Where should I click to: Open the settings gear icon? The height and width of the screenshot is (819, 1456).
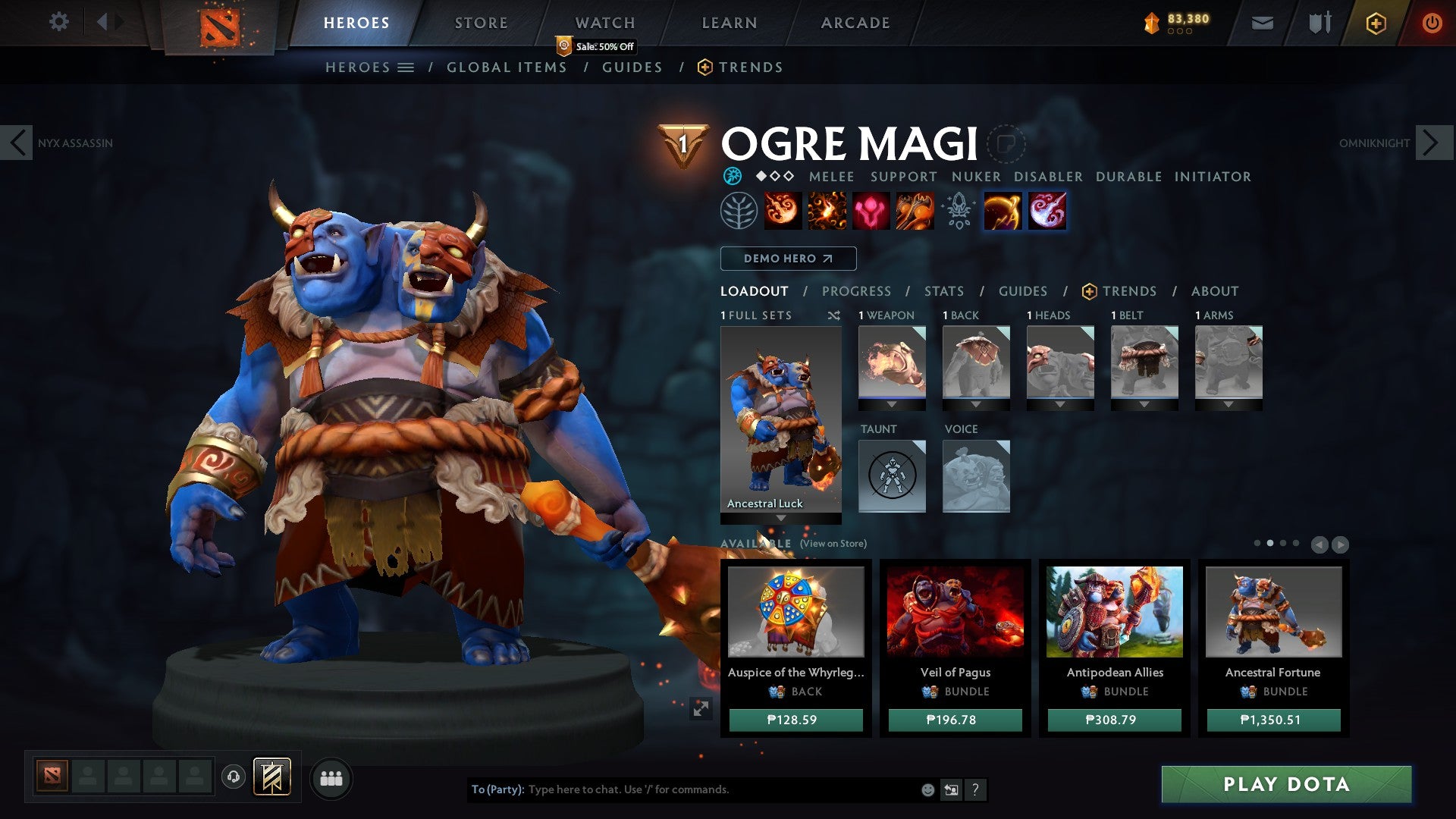[59, 22]
